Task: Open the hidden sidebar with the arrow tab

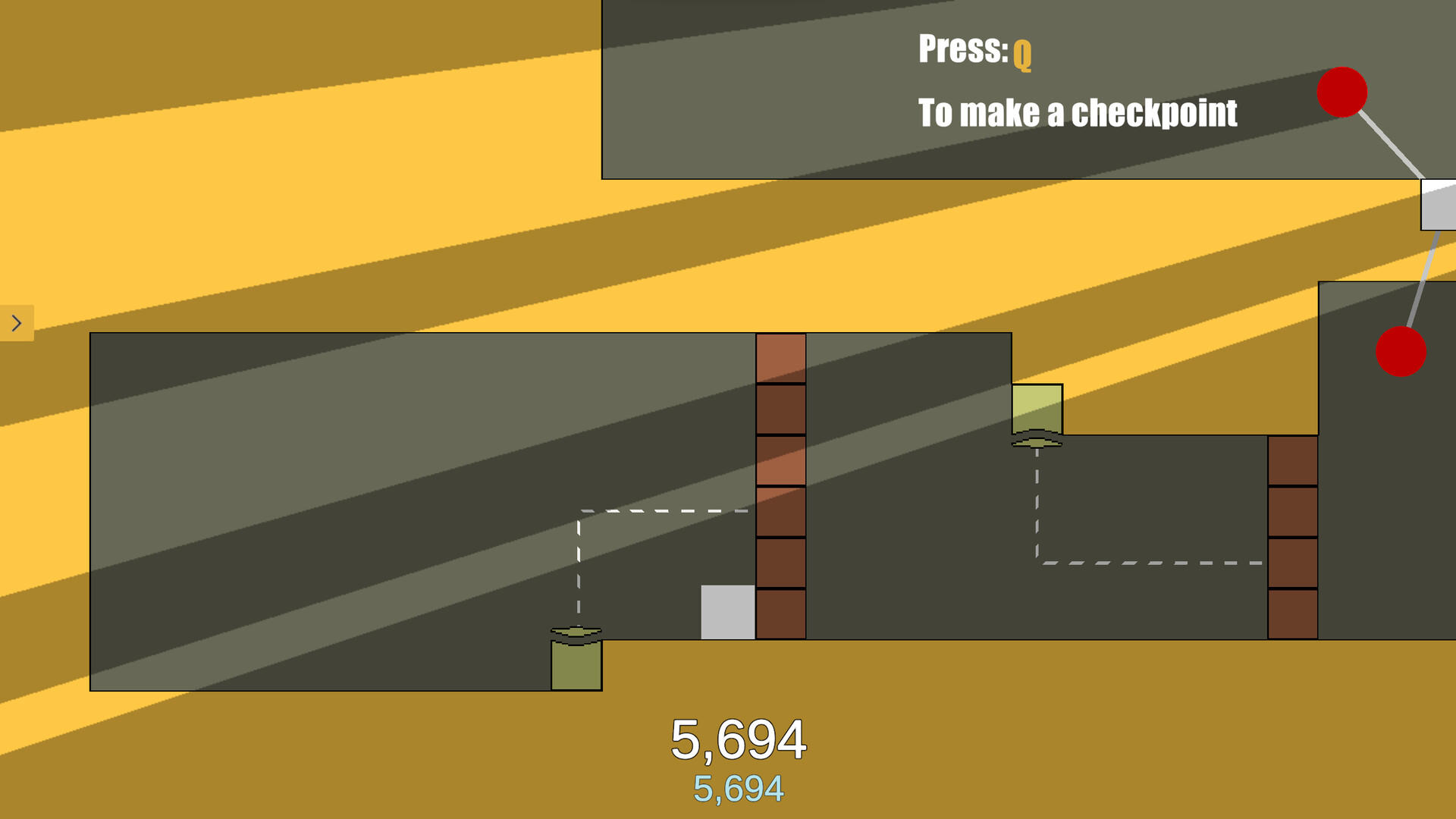Action: 17,322
